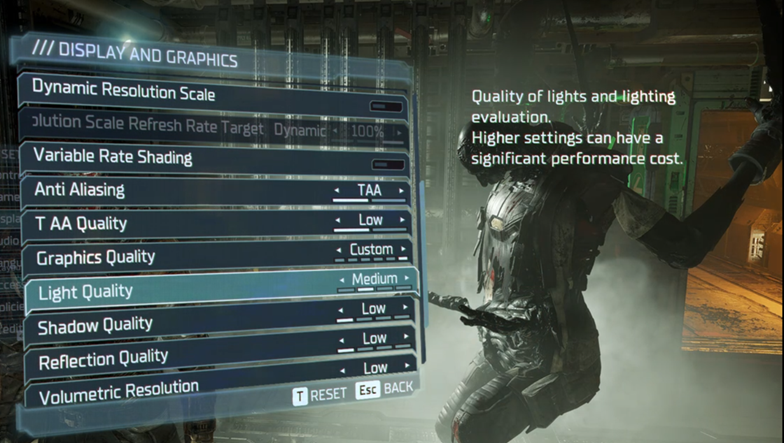Click the right arrow next to TAA

402,190
